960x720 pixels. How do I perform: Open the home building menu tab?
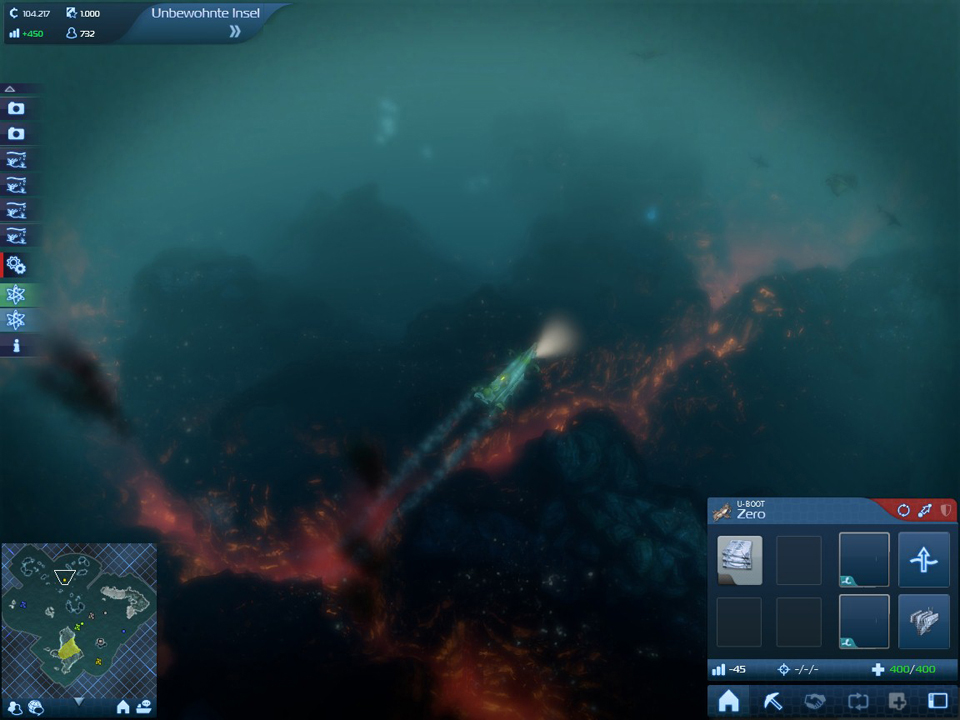tap(729, 702)
